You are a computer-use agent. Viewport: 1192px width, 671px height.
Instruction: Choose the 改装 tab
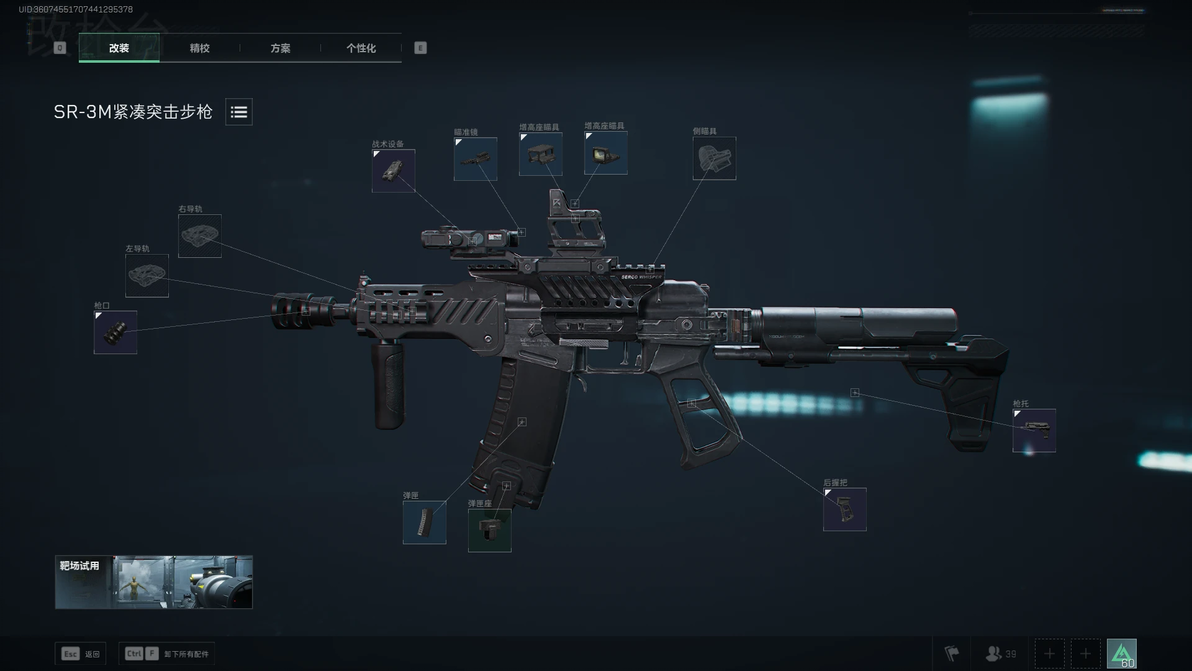click(119, 48)
